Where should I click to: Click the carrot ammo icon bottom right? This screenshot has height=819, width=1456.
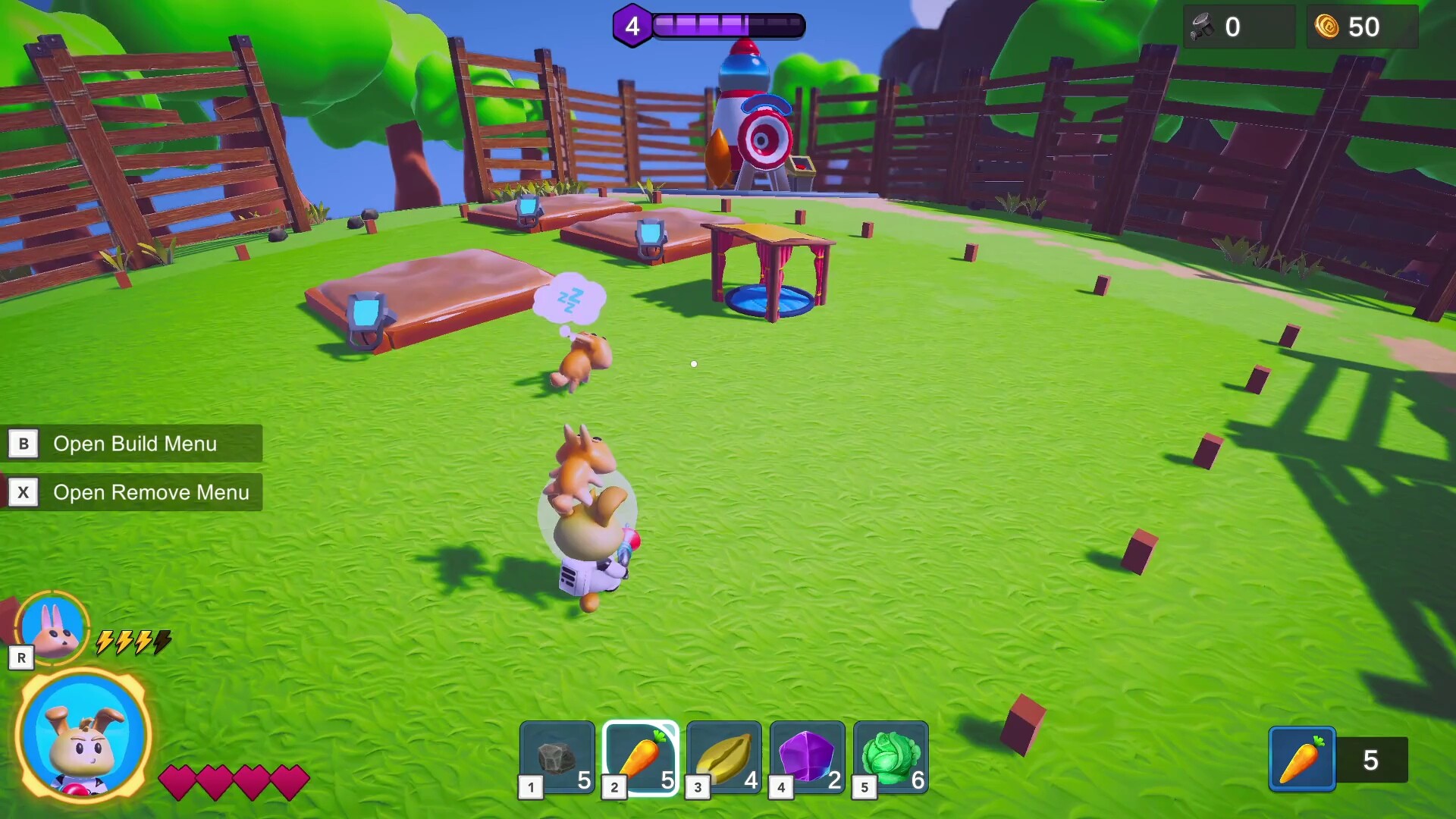(x=1302, y=758)
